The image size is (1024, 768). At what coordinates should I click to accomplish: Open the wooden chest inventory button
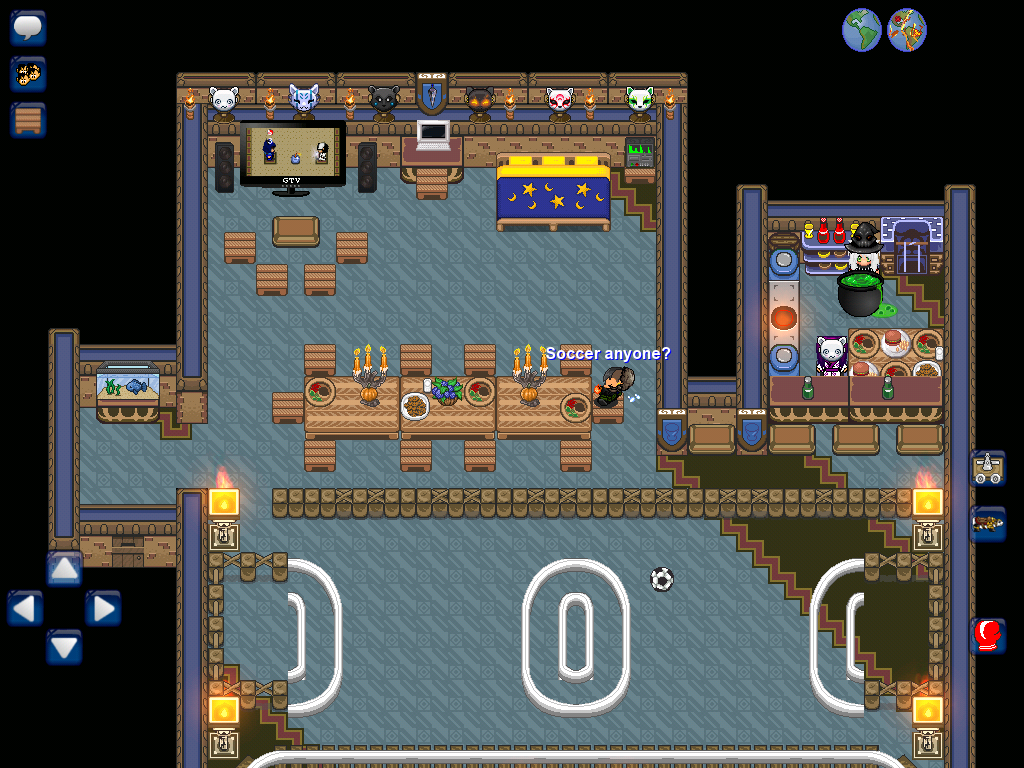28,120
